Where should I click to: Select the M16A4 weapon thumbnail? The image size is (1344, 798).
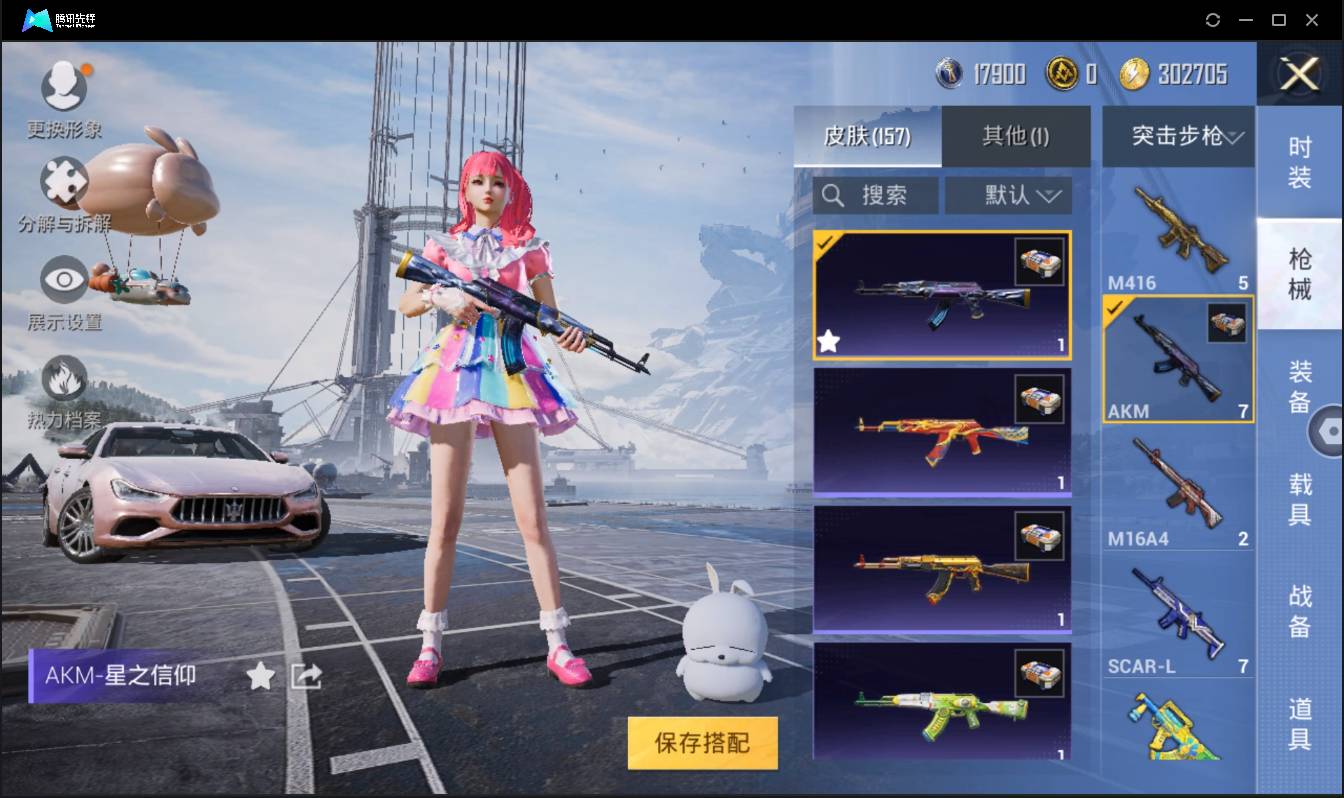[x=1178, y=490]
